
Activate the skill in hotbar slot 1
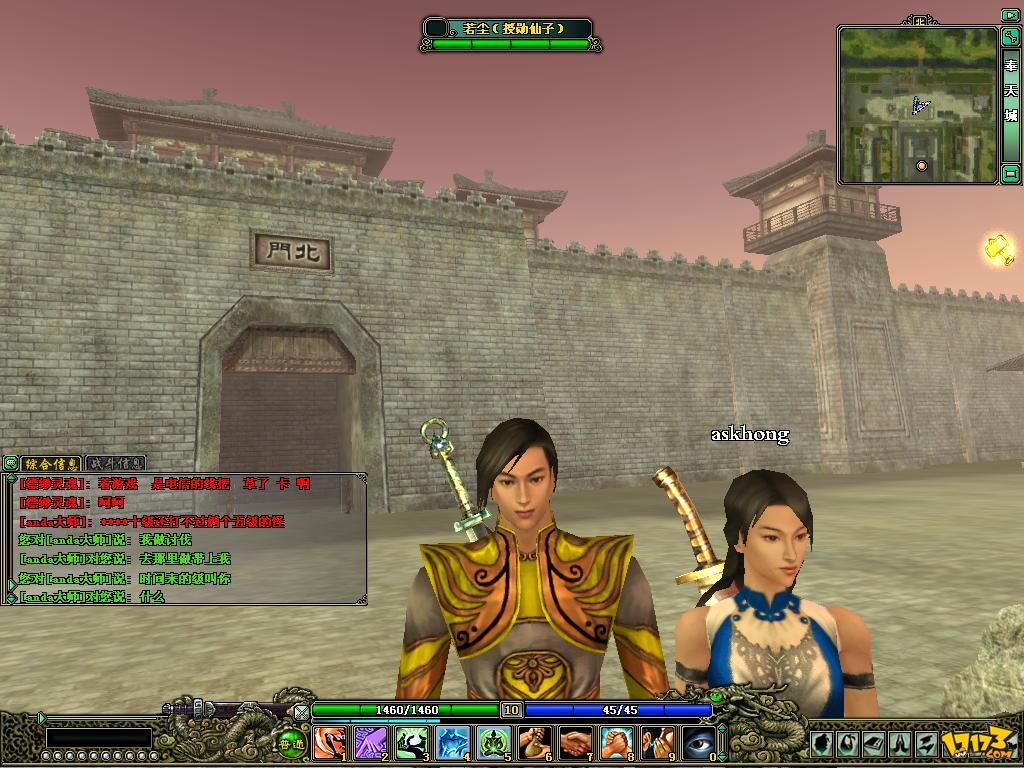[x=328, y=742]
